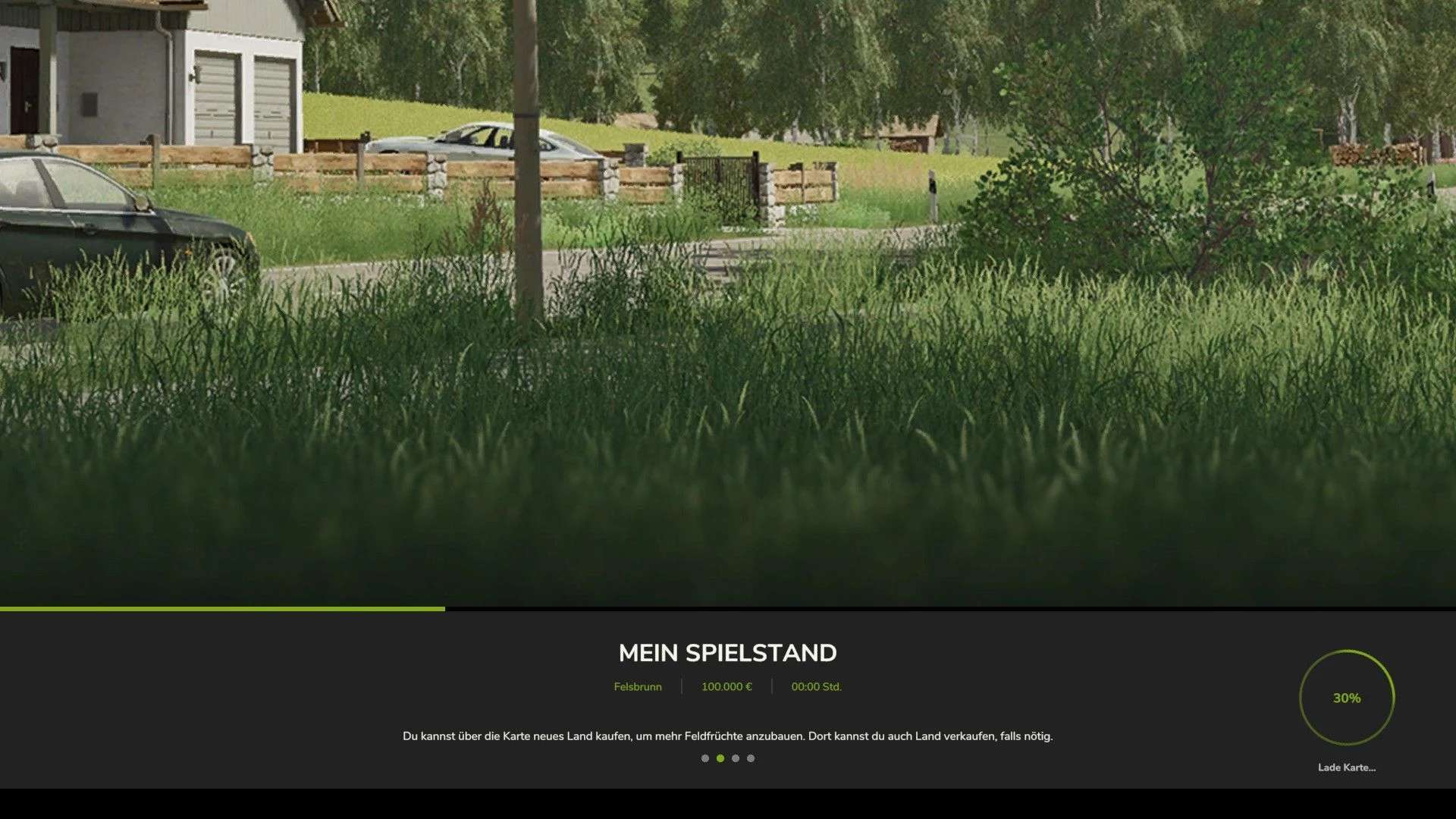Open the next tip via rightmost dot
This screenshot has height=819, width=1456.
(751, 758)
